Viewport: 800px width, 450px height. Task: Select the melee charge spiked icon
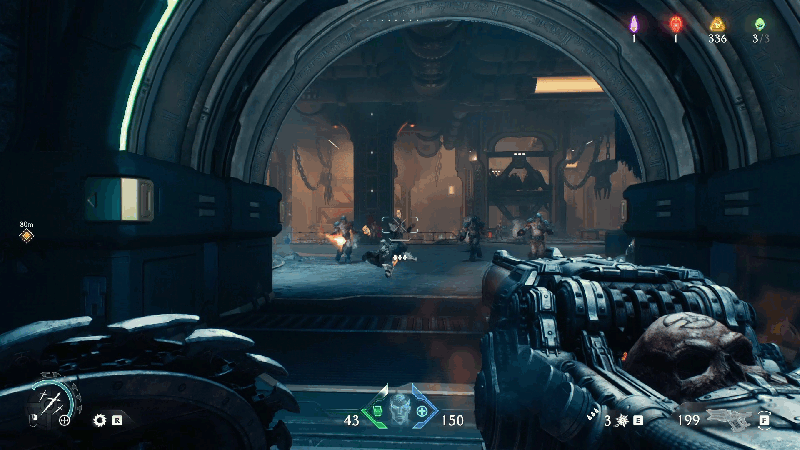click(x=620, y=420)
